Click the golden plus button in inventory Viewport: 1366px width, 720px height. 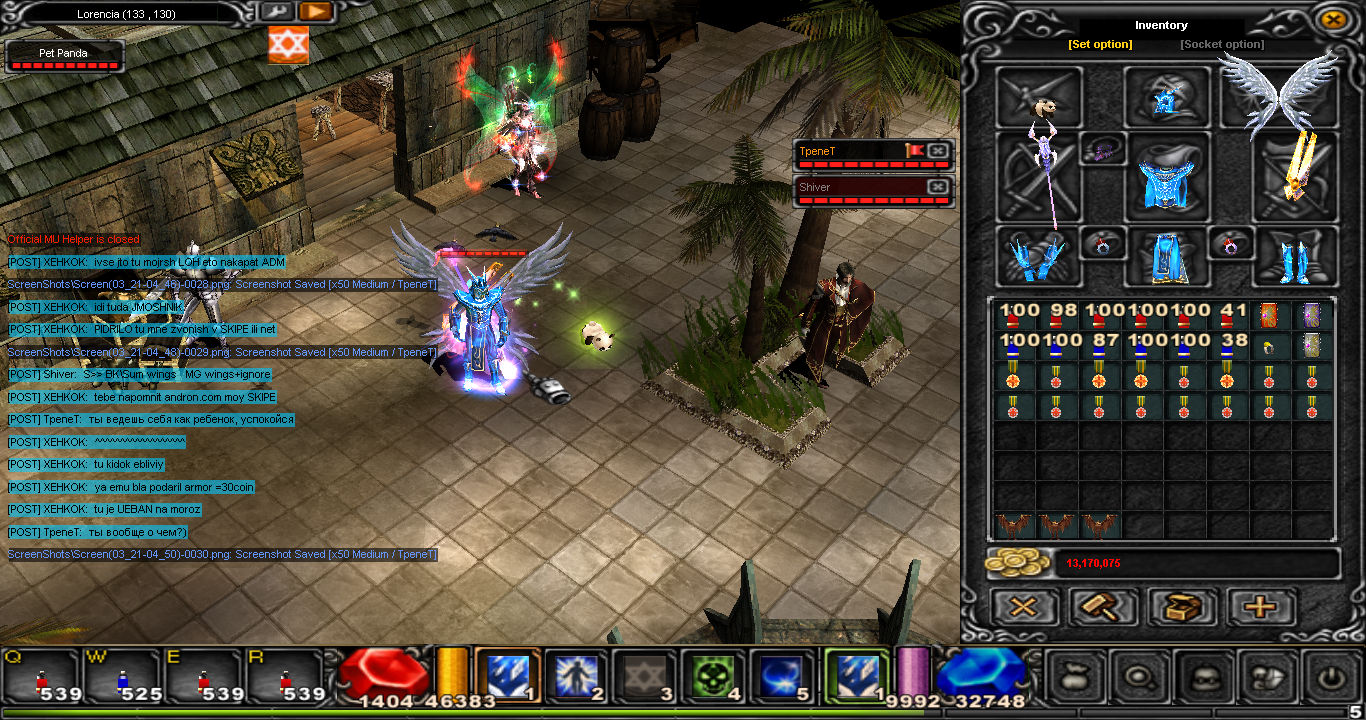(1261, 607)
